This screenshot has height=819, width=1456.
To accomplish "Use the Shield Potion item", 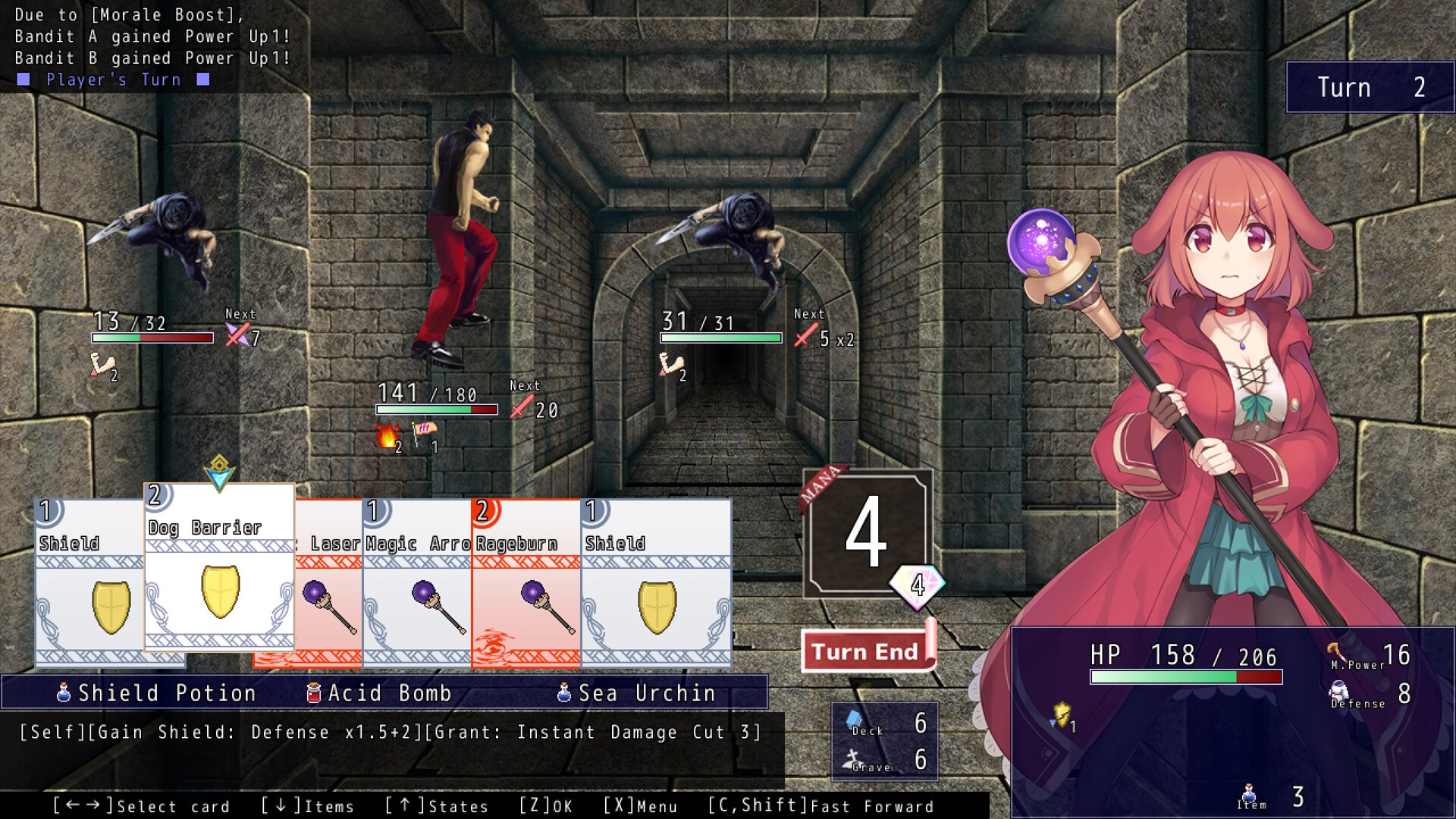I will (157, 693).
